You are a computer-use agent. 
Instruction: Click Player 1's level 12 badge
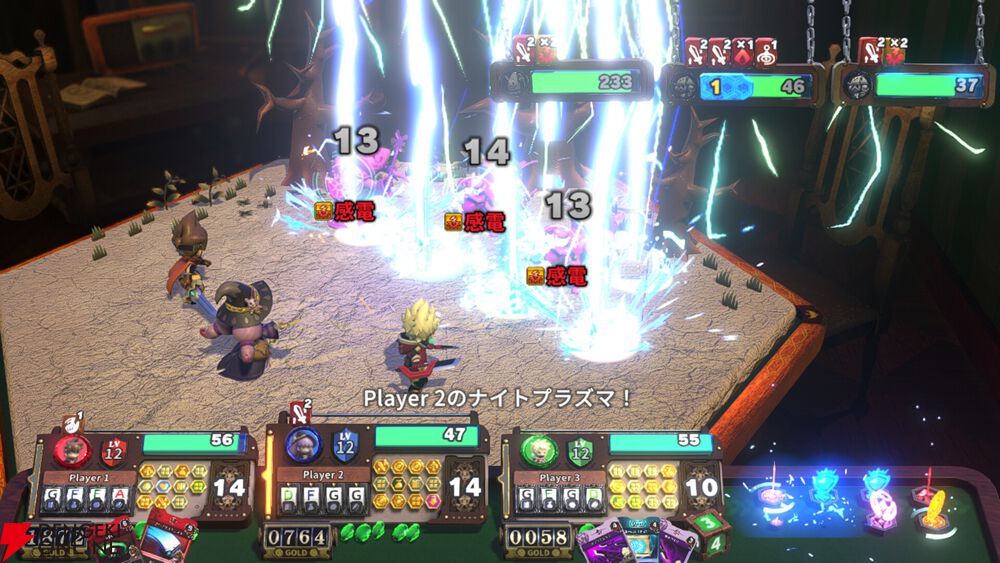coord(112,450)
